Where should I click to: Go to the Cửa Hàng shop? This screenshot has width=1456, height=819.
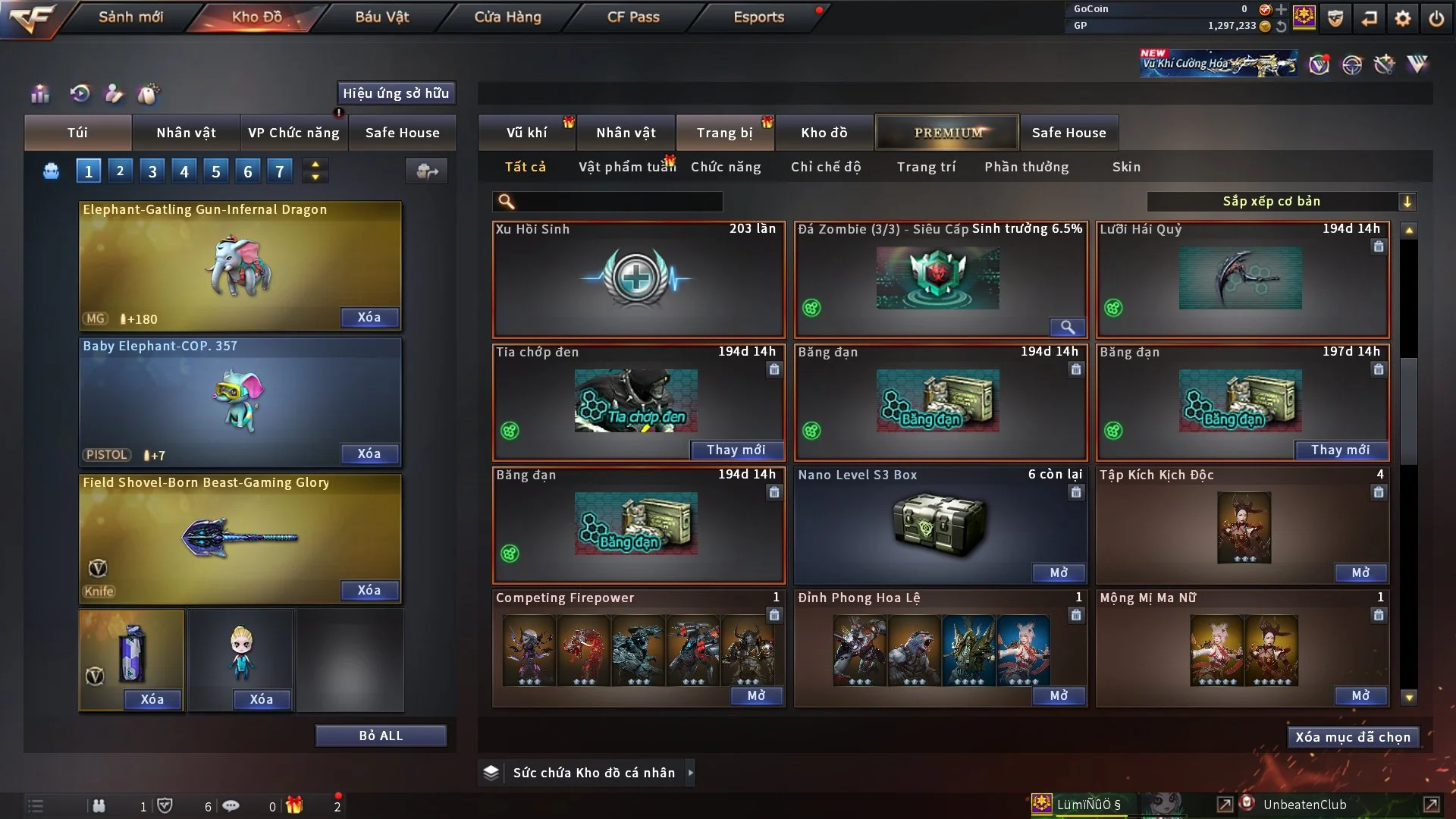[507, 17]
